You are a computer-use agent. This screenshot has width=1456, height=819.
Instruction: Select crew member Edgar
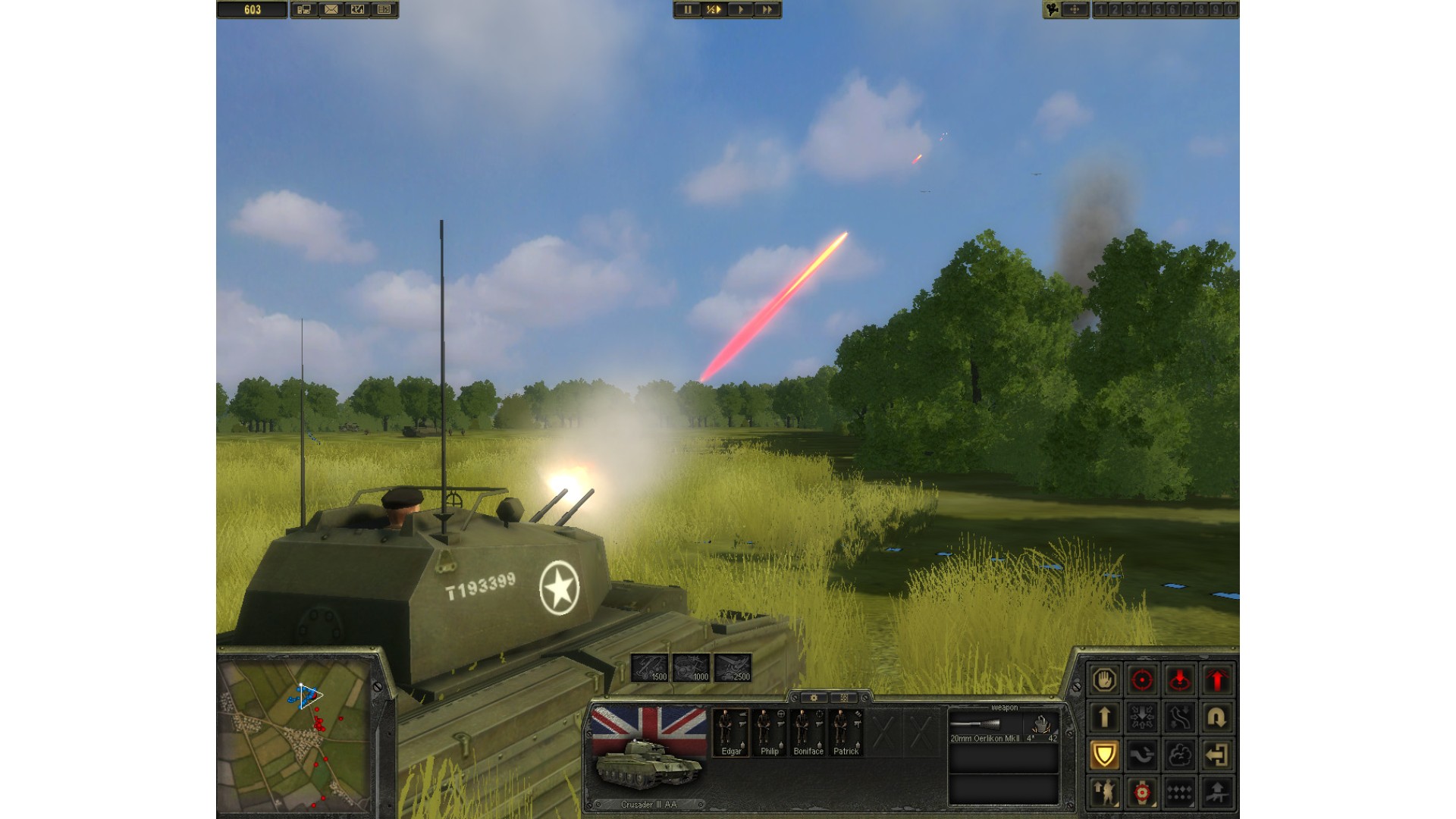731,732
